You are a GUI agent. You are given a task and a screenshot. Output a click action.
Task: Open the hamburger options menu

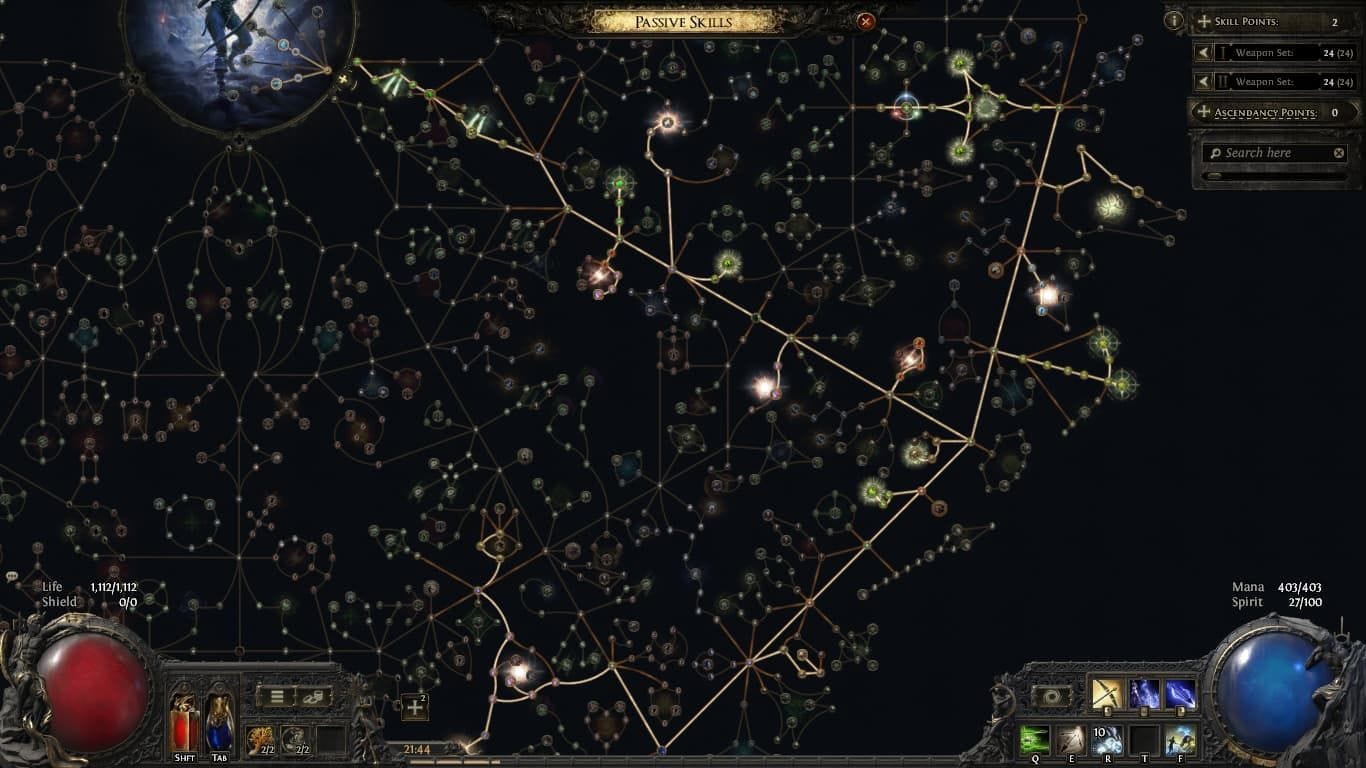pos(276,698)
